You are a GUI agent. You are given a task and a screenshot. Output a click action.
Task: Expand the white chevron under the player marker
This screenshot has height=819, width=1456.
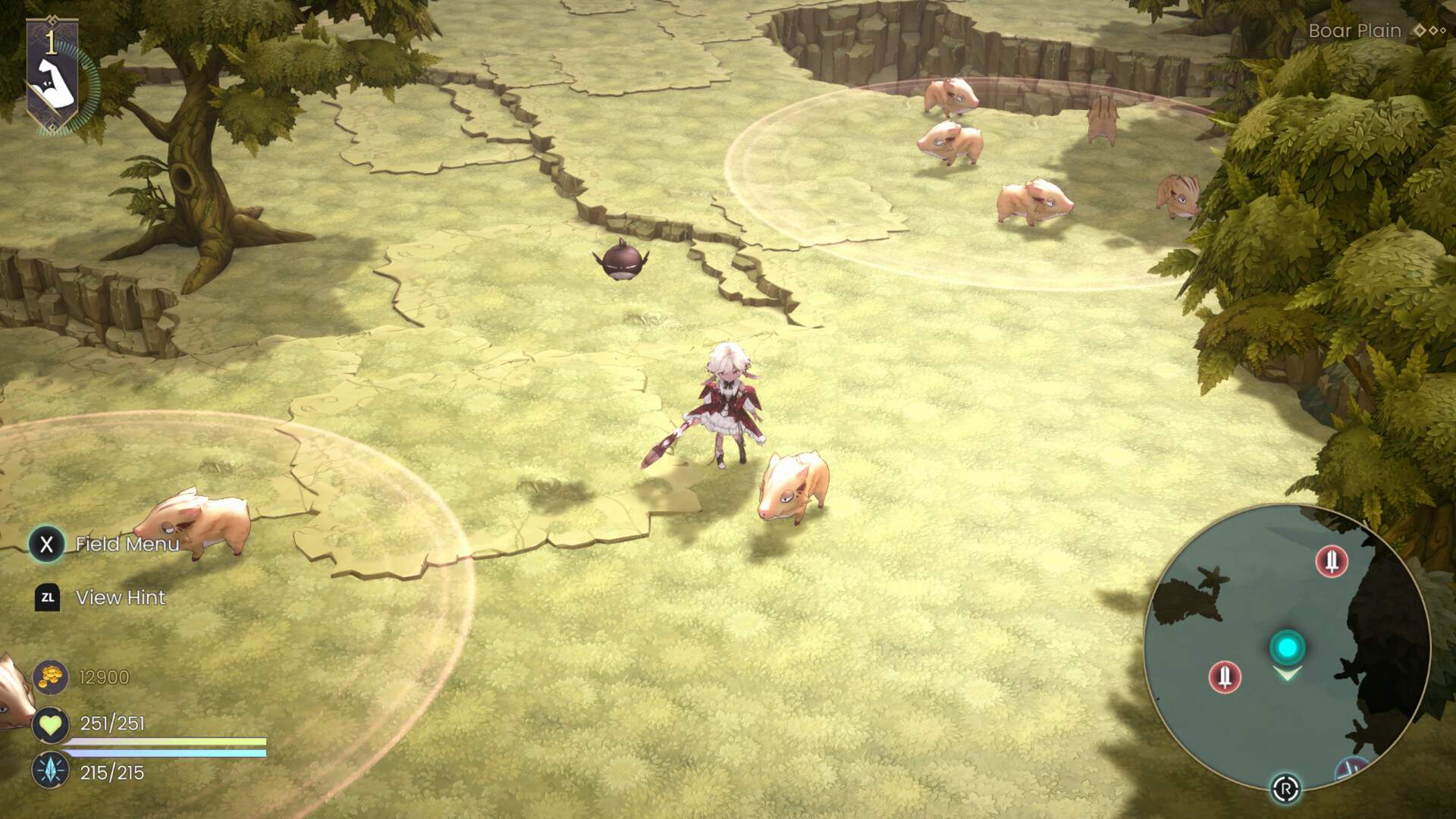point(1288,673)
